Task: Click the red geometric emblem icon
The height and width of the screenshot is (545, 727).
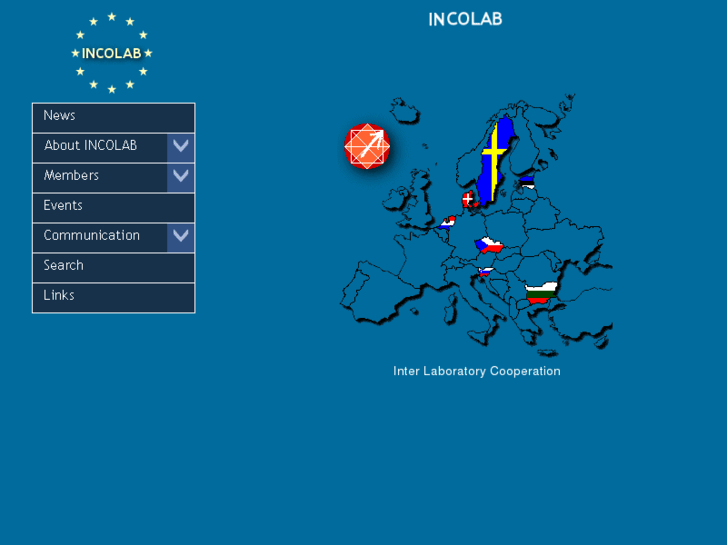Action: [366, 146]
